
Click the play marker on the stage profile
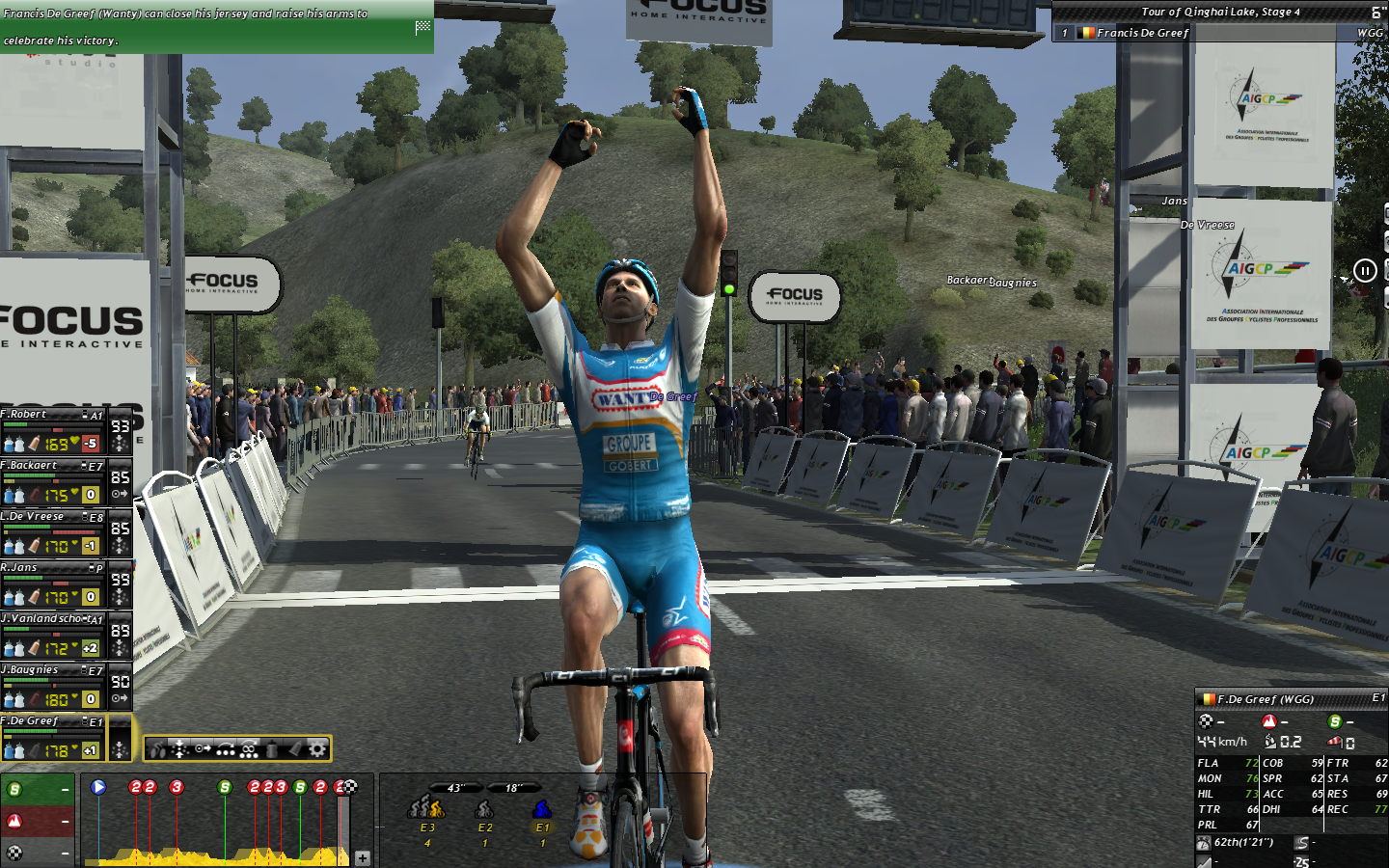point(98,787)
